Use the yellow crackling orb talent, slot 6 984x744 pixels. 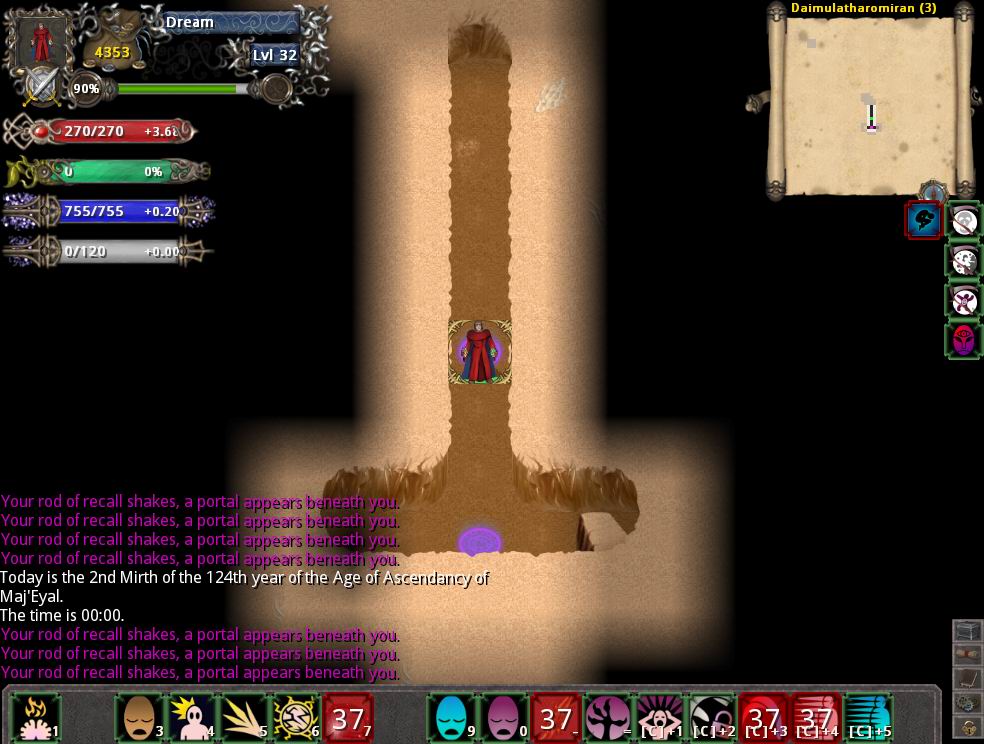(x=297, y=718)
